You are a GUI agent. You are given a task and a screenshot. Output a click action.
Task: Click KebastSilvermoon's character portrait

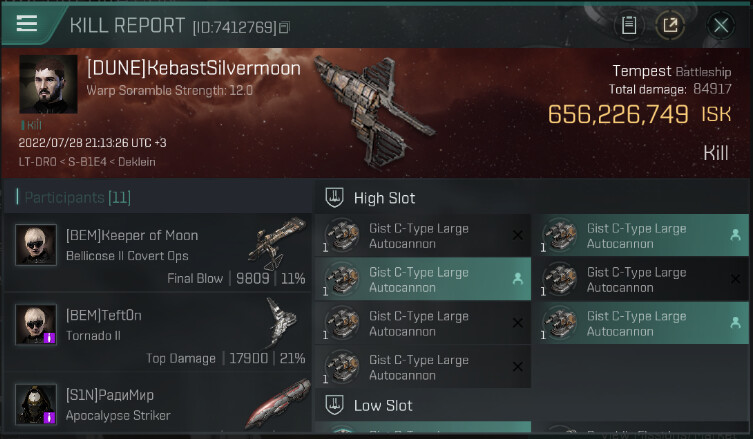coord(48,84)
